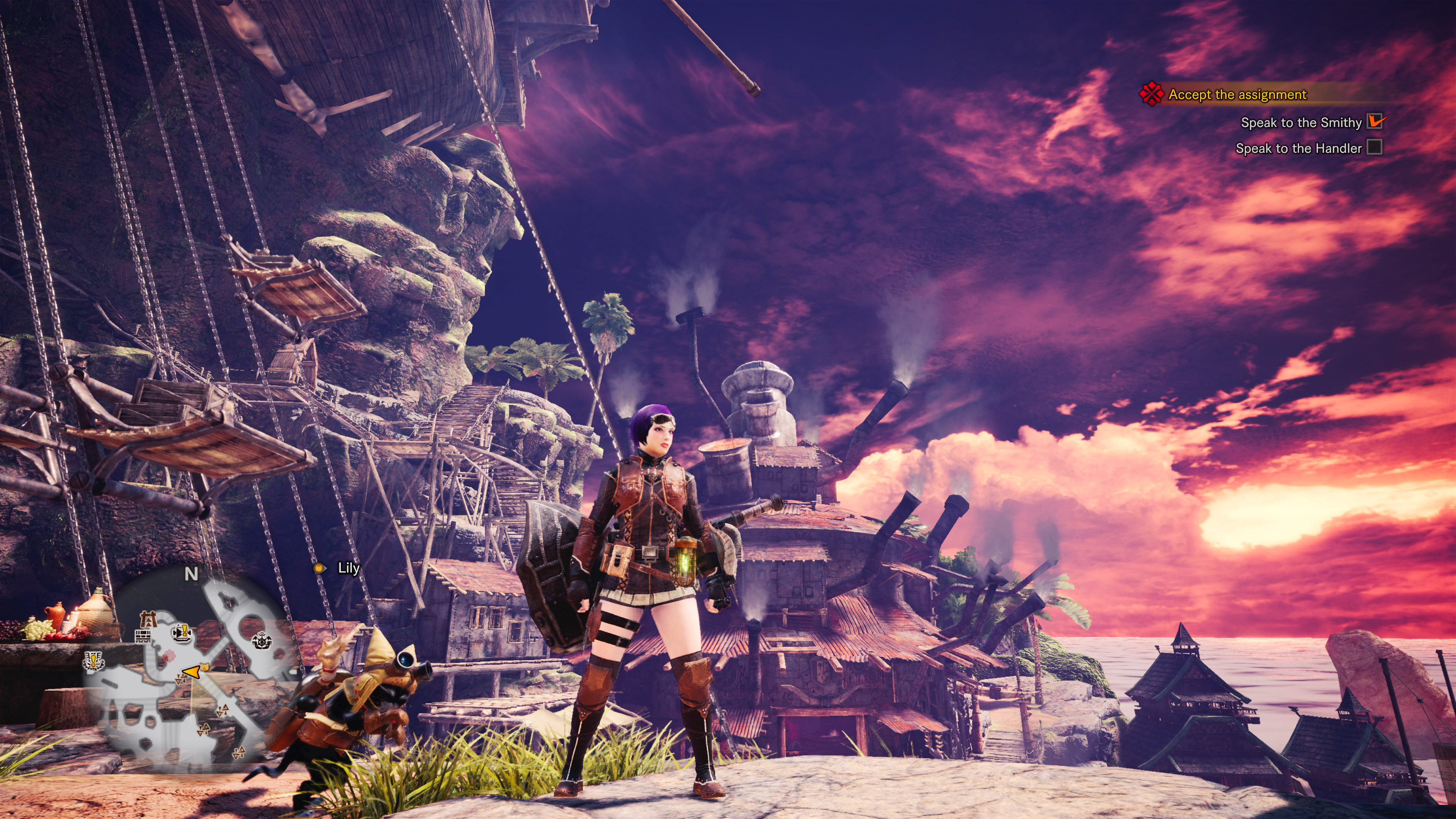The height and width of the screenshot is (819, 1456).
Task: Select the ship wheel marker on minimap
Action: click(262, 641)
